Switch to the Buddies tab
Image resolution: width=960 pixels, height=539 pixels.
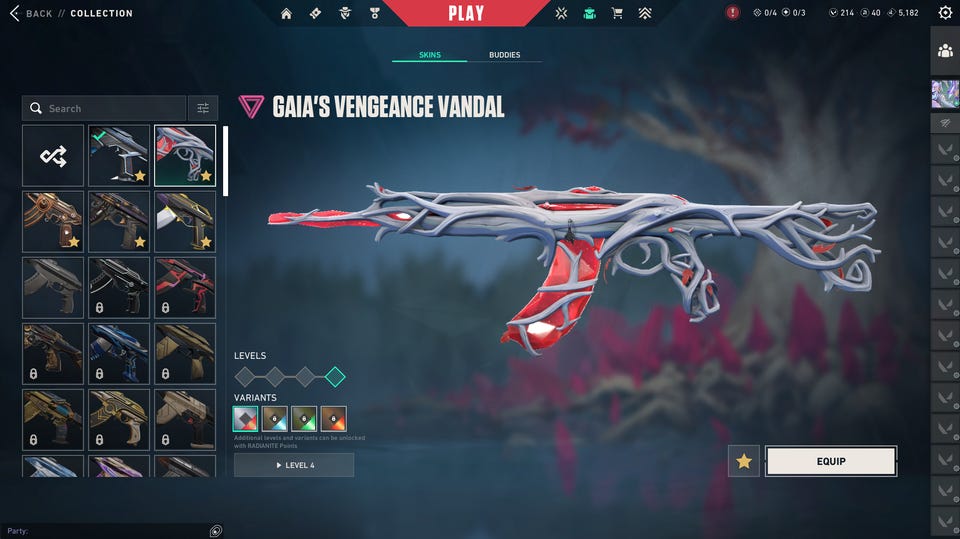504,55
